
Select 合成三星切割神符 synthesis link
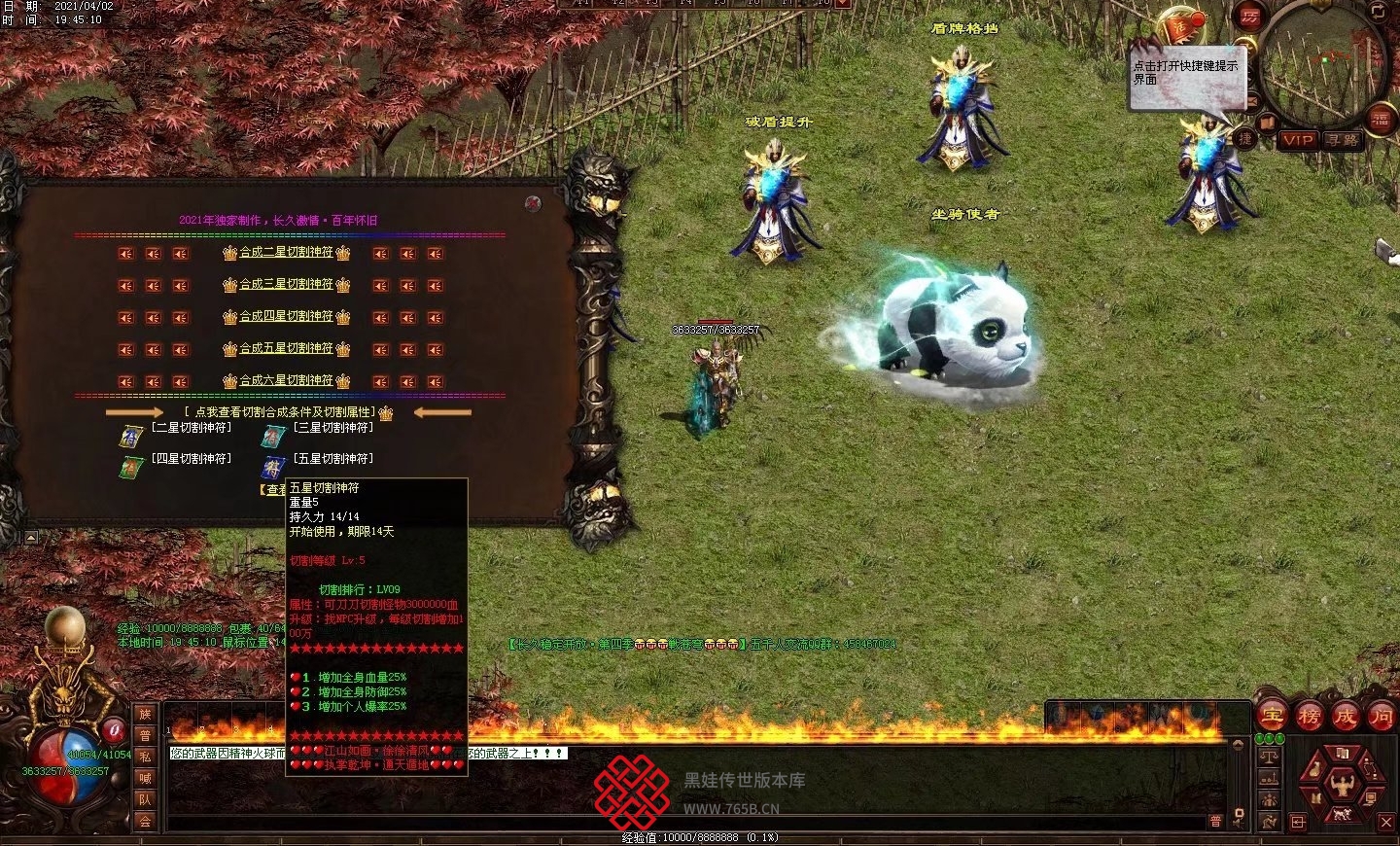point(286,285)
